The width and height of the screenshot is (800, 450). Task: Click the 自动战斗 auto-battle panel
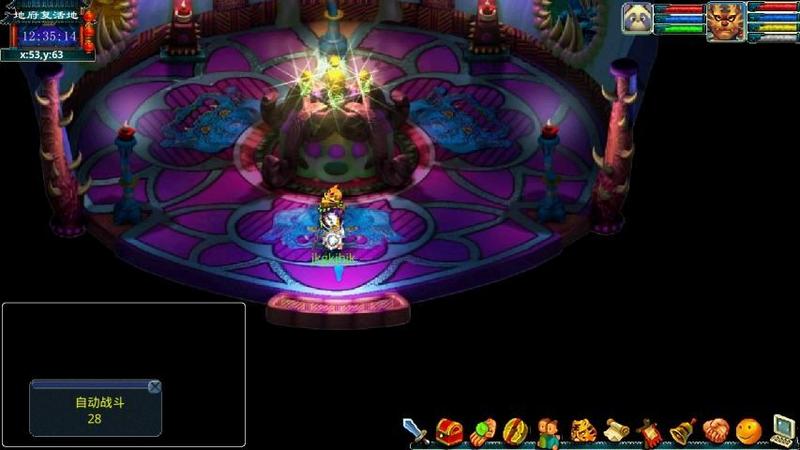(x=94, y=410)
